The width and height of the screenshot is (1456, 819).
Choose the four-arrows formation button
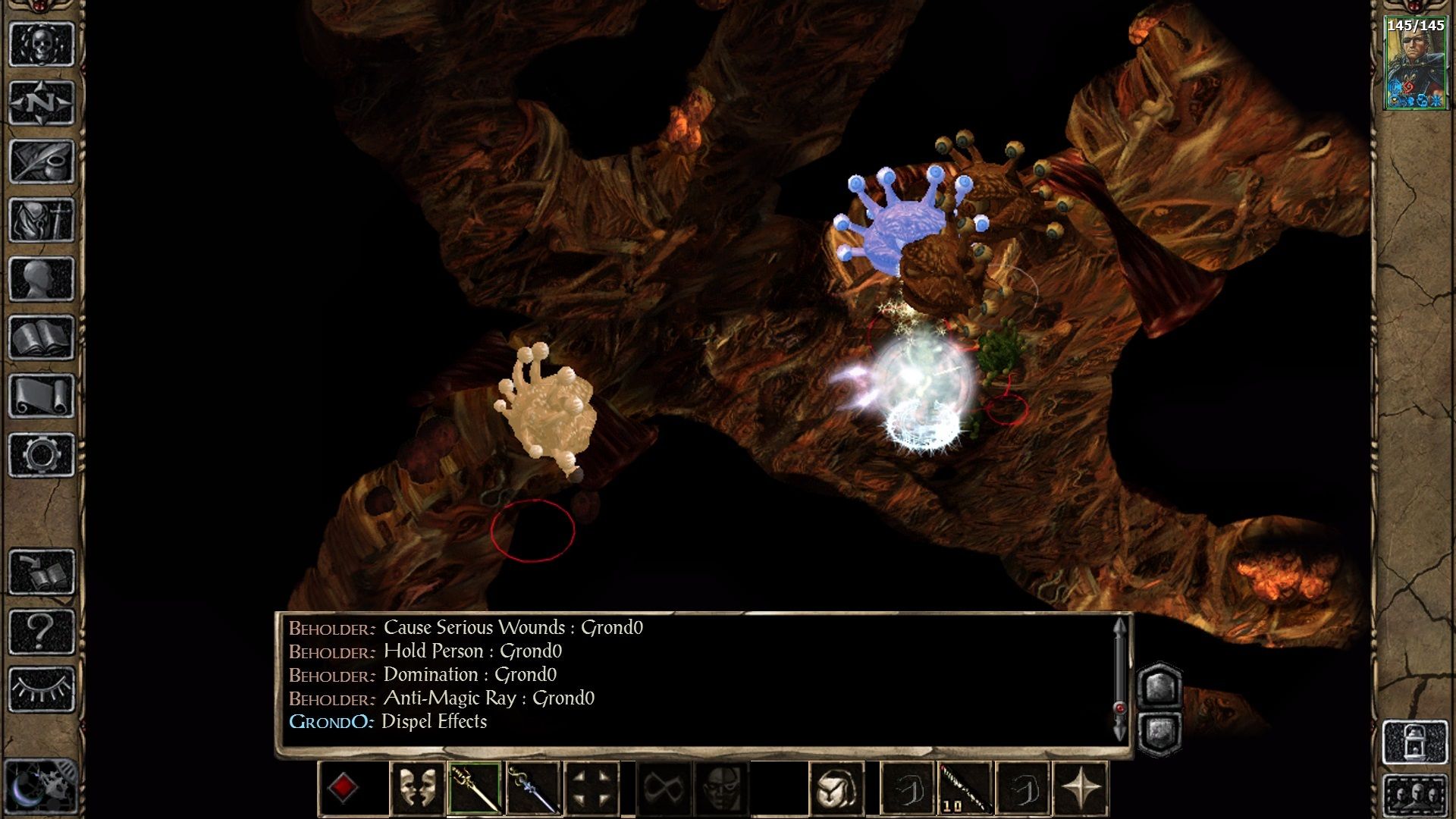click(x=592, y=789)
